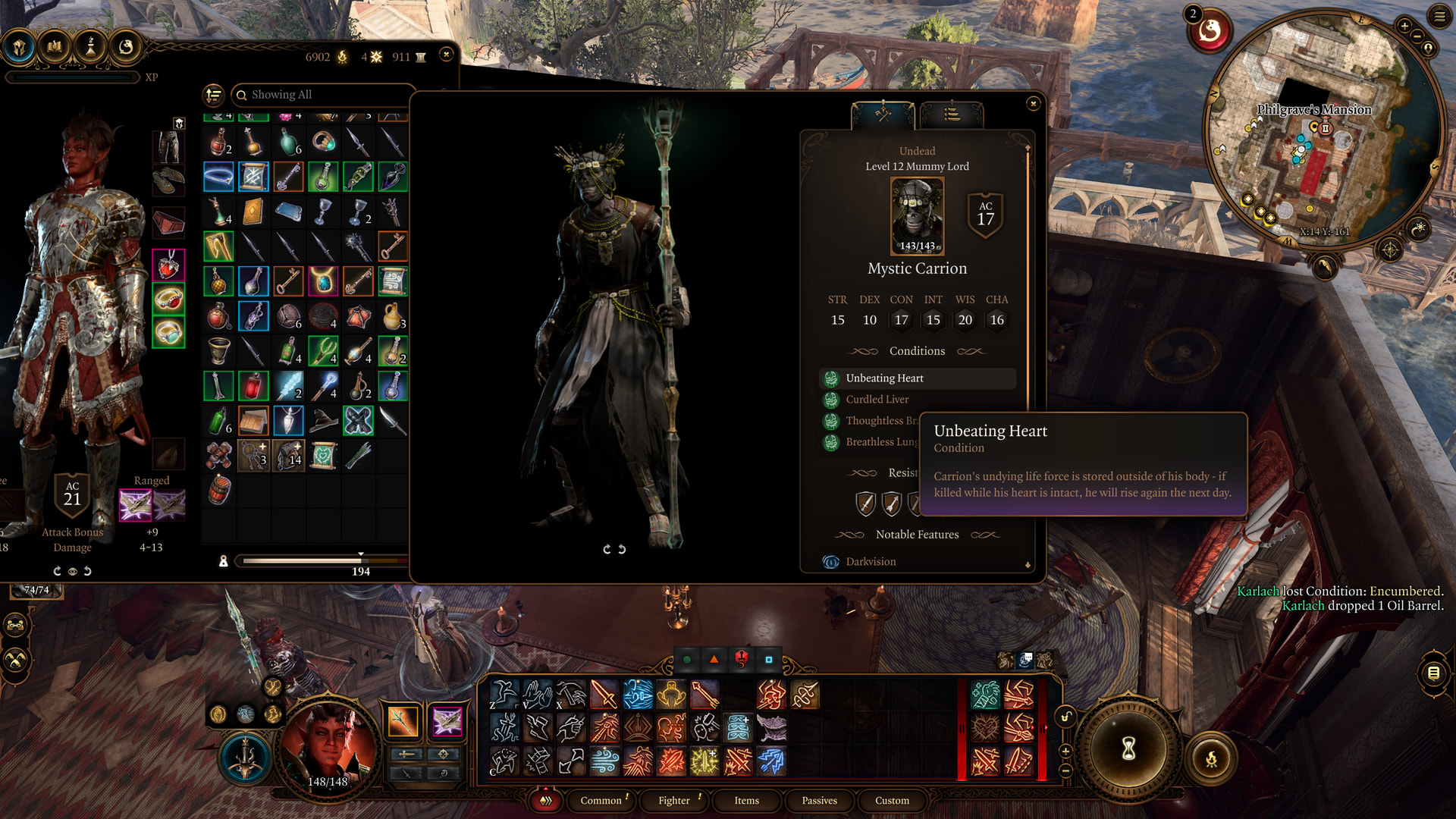Open the Darkvision notable feature

(x=871, y=562)
